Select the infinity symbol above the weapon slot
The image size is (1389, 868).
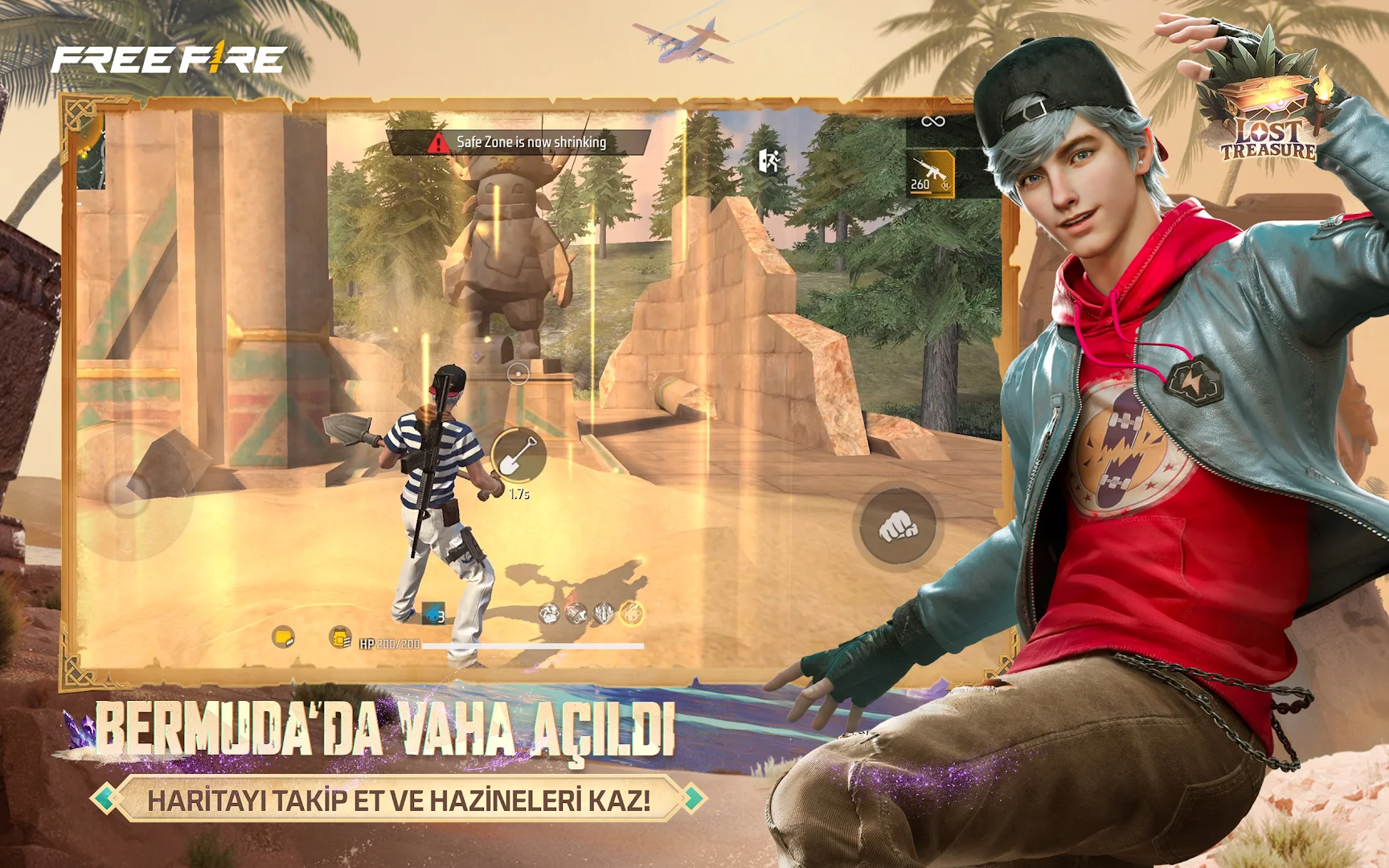tap(934, 122)
